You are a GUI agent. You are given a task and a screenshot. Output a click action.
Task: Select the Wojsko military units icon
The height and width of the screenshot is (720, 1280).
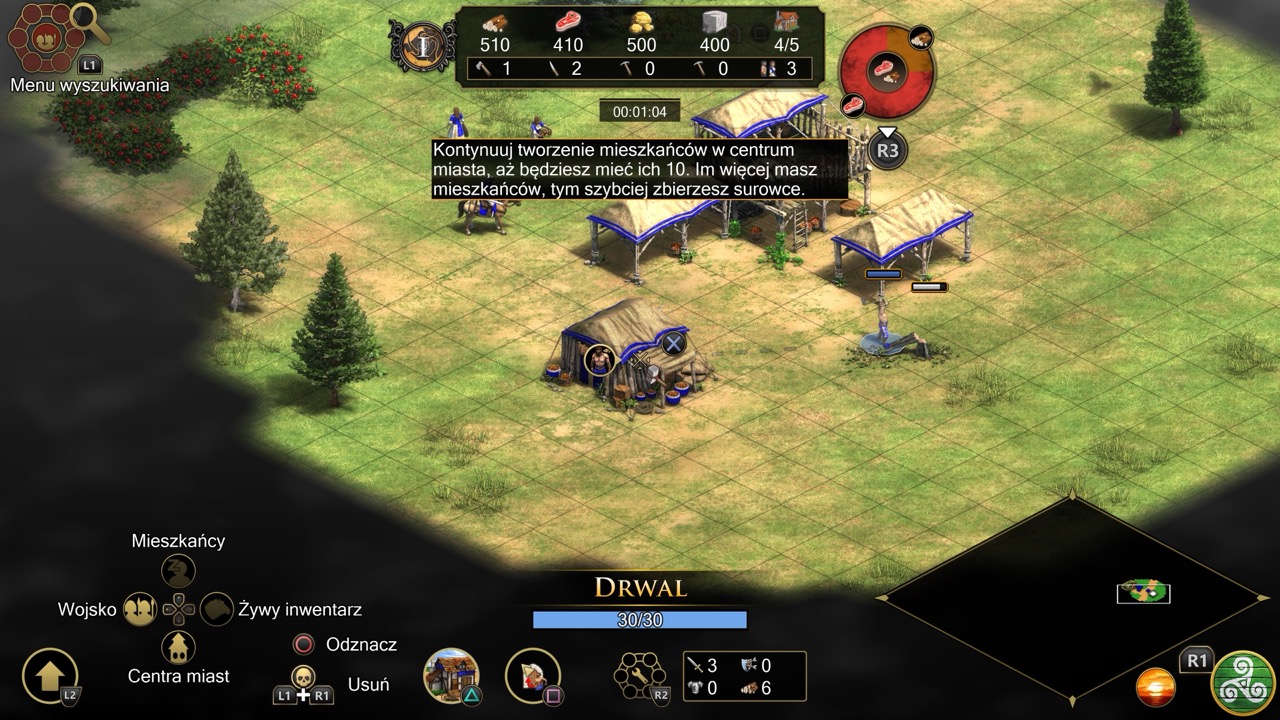[139, 608]
